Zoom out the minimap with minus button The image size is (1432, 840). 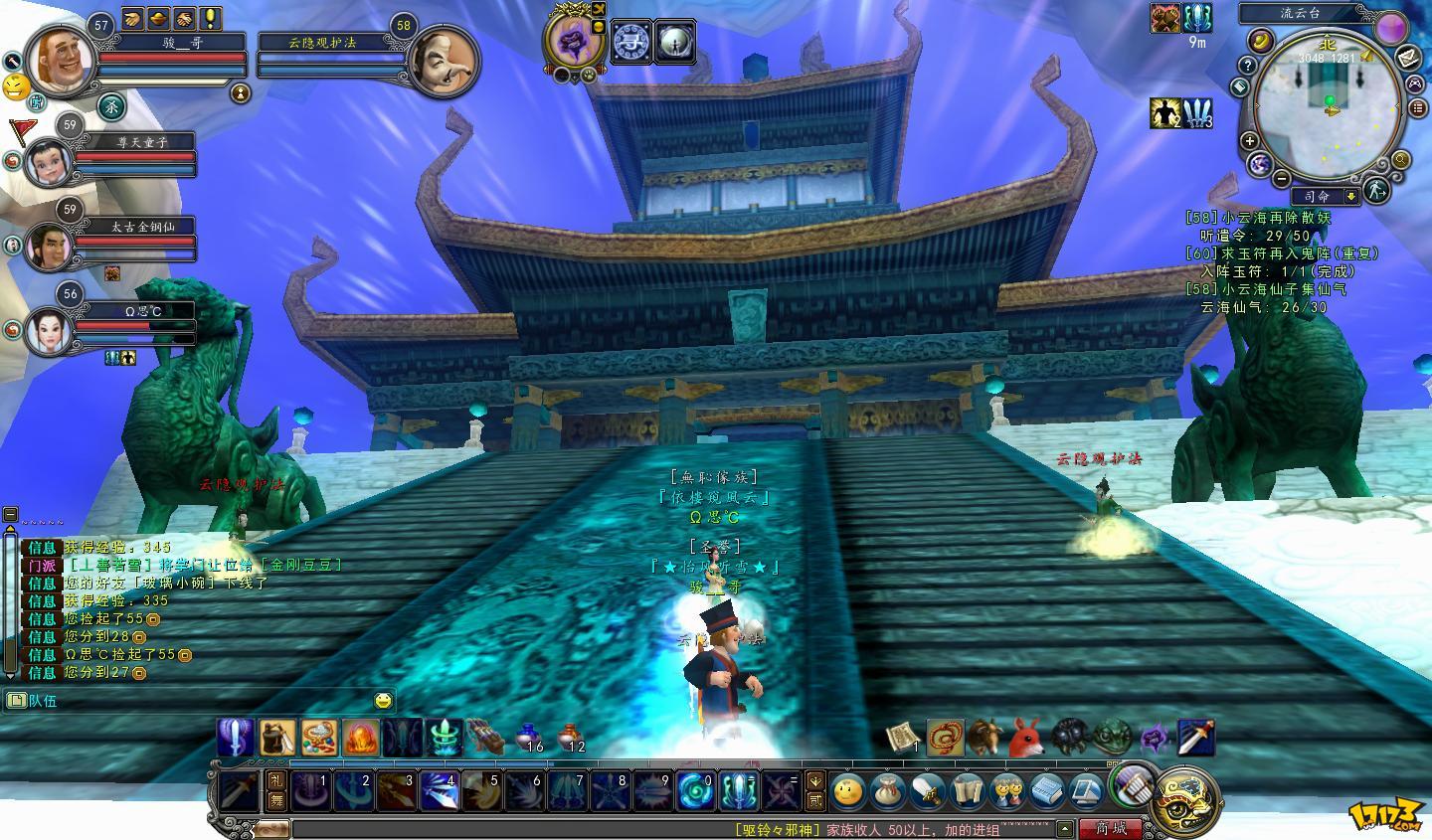1283,179
